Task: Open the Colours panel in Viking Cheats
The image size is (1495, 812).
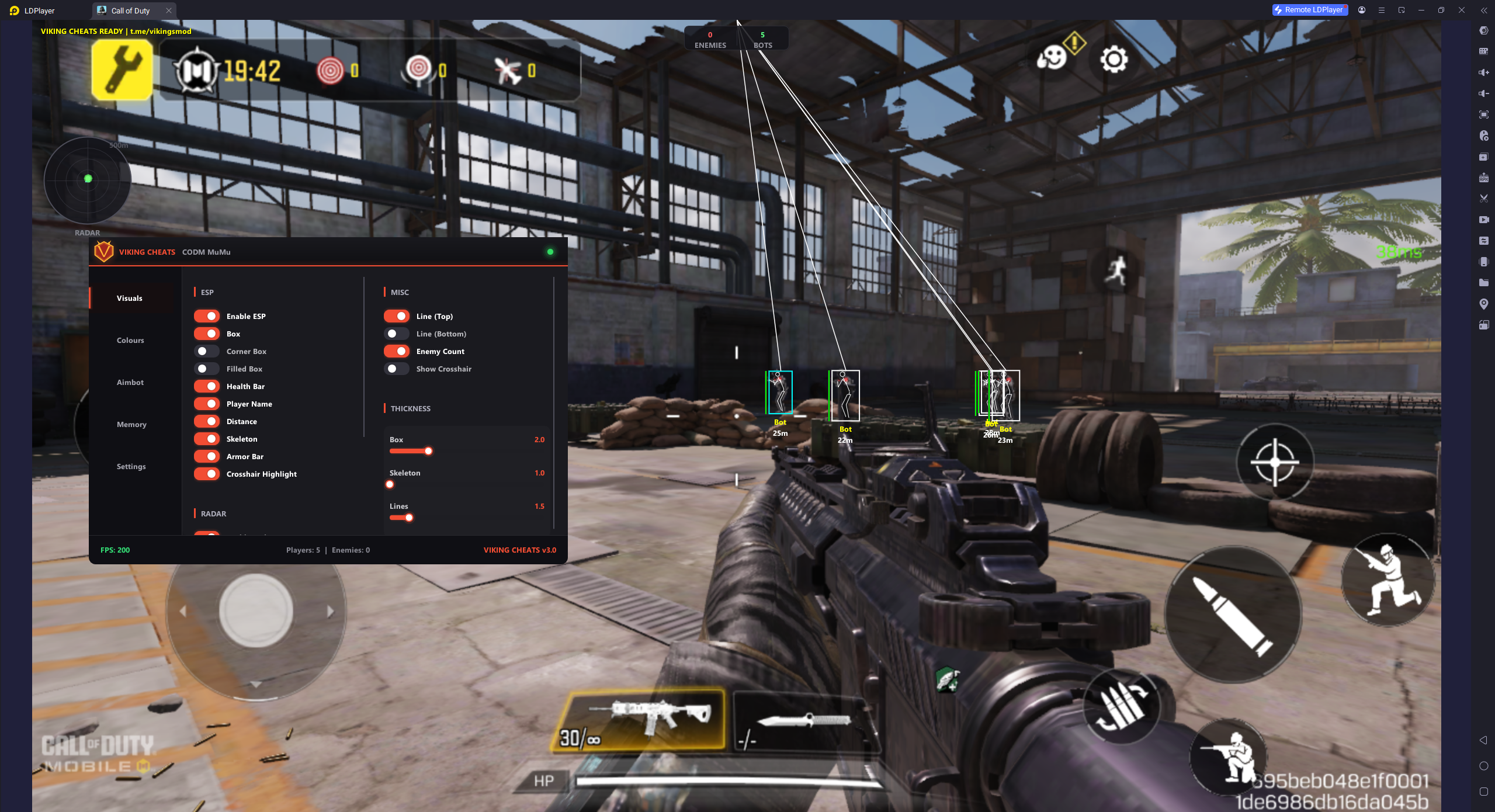Action: pyautogui.click(x=130, y=339)
